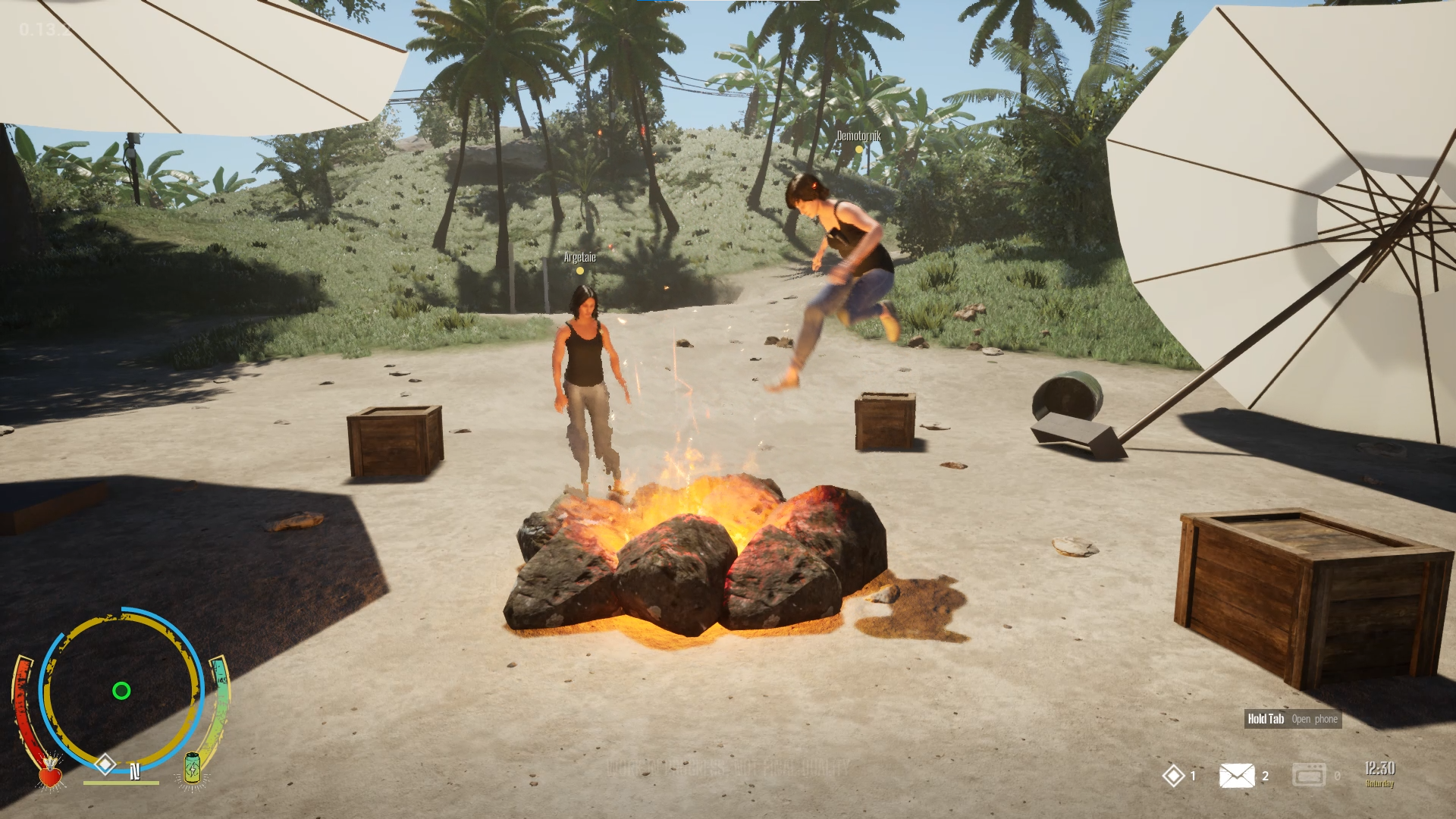
Task: Click the faded oven icon
Action: coord(1309,775)
